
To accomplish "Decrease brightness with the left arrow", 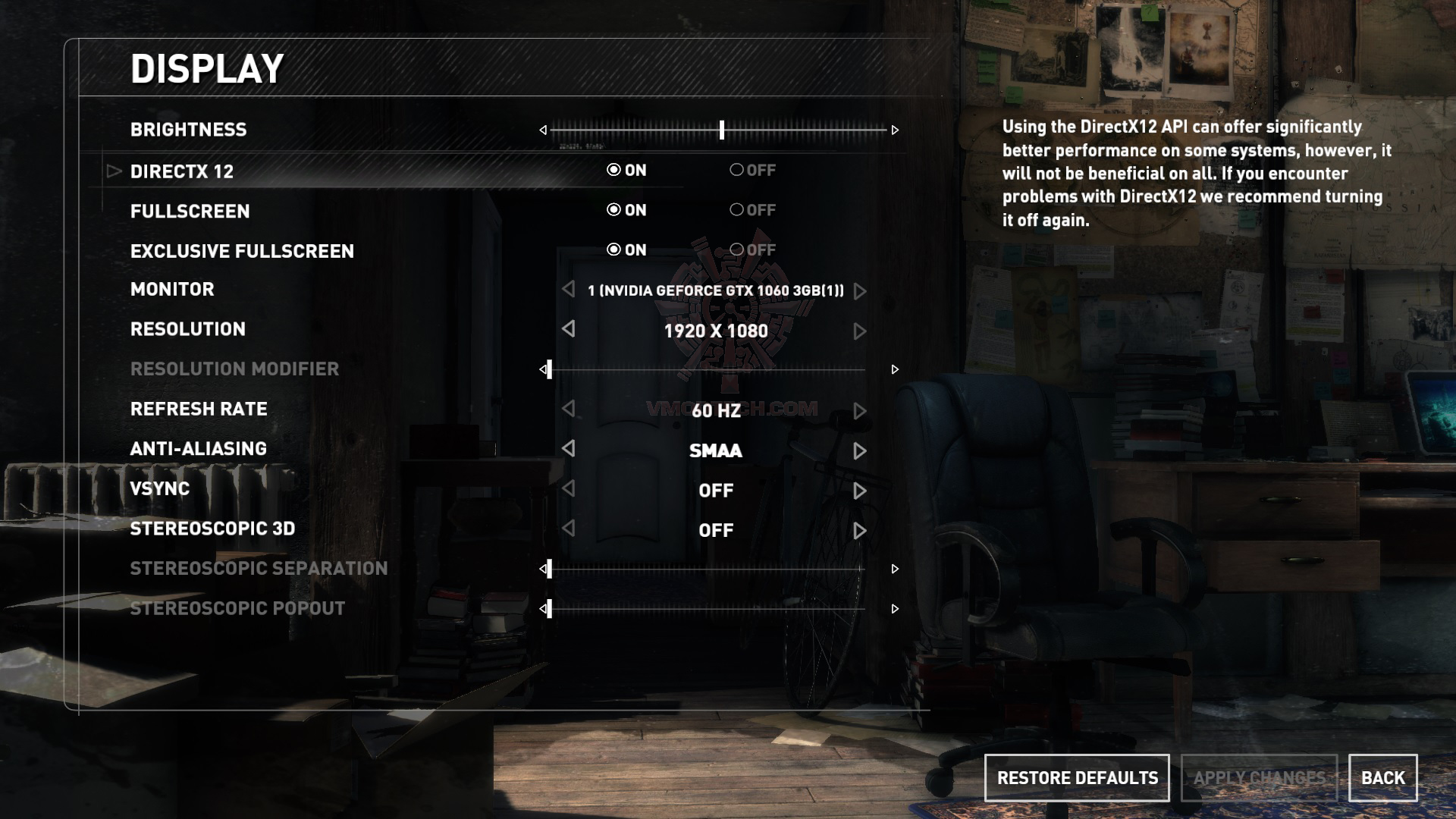I will 543,130.
